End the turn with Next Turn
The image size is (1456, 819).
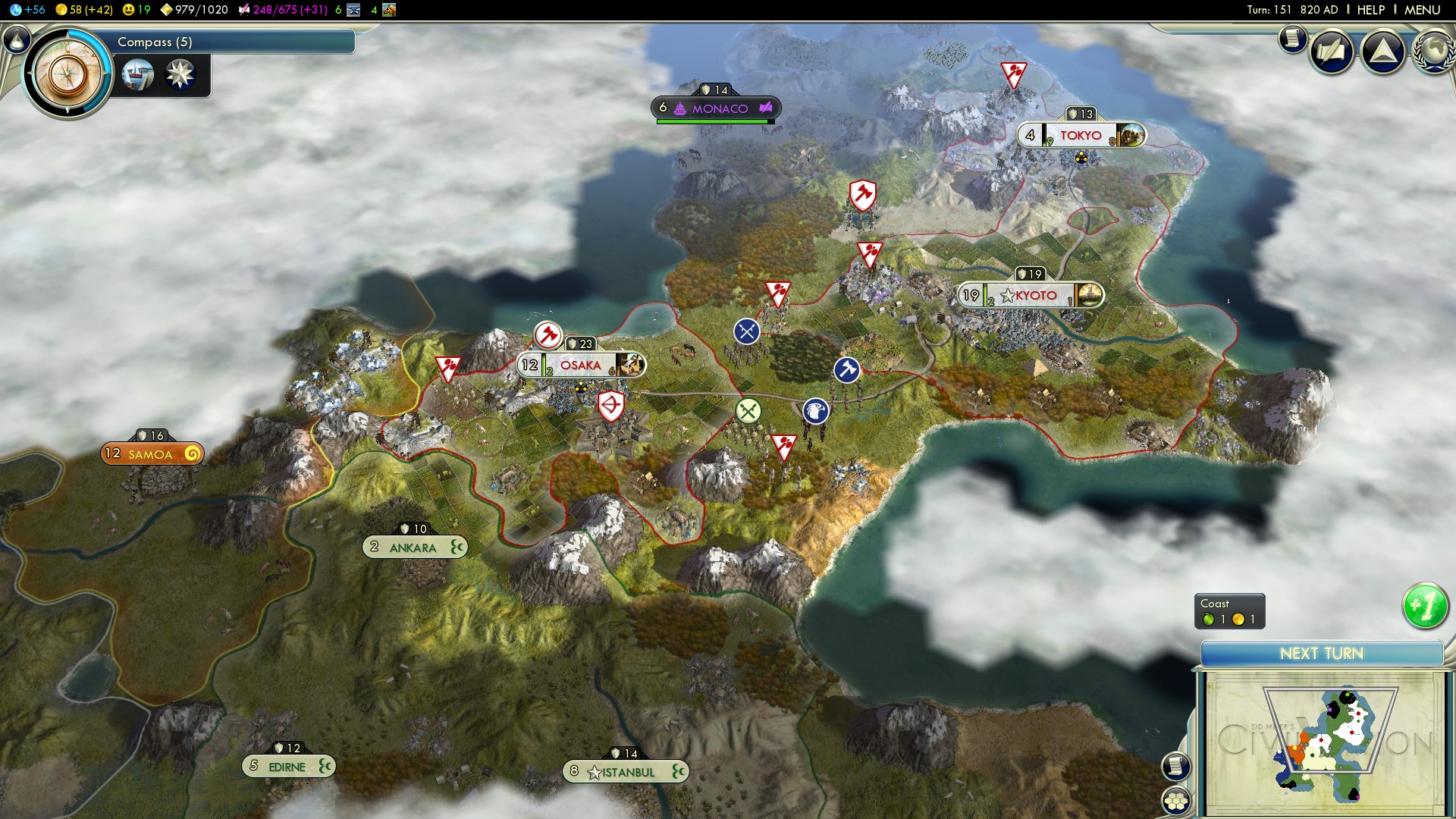click(1321, 654)
